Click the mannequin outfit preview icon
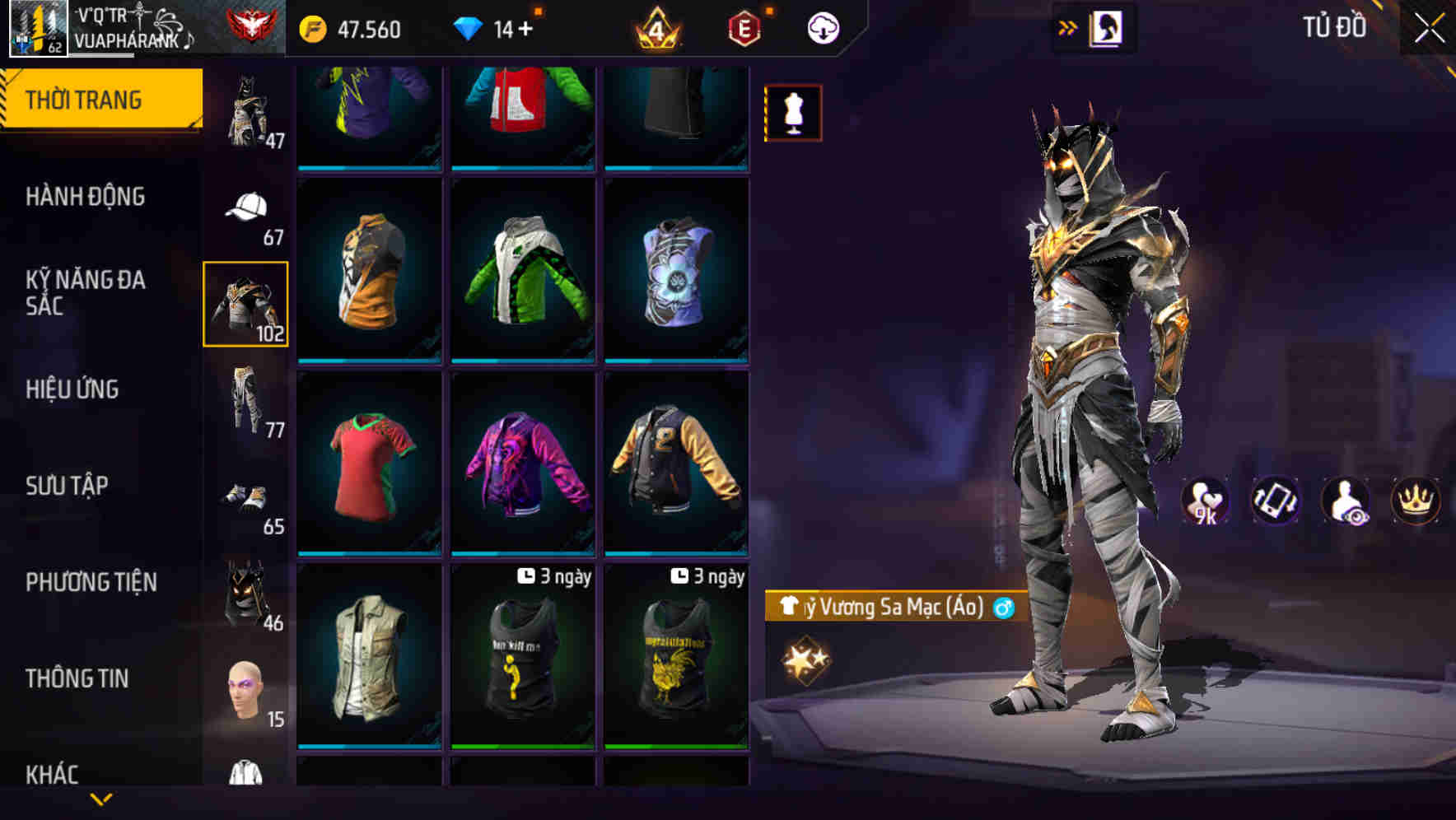The image size is (1456, 820). (x=792, y=112)
